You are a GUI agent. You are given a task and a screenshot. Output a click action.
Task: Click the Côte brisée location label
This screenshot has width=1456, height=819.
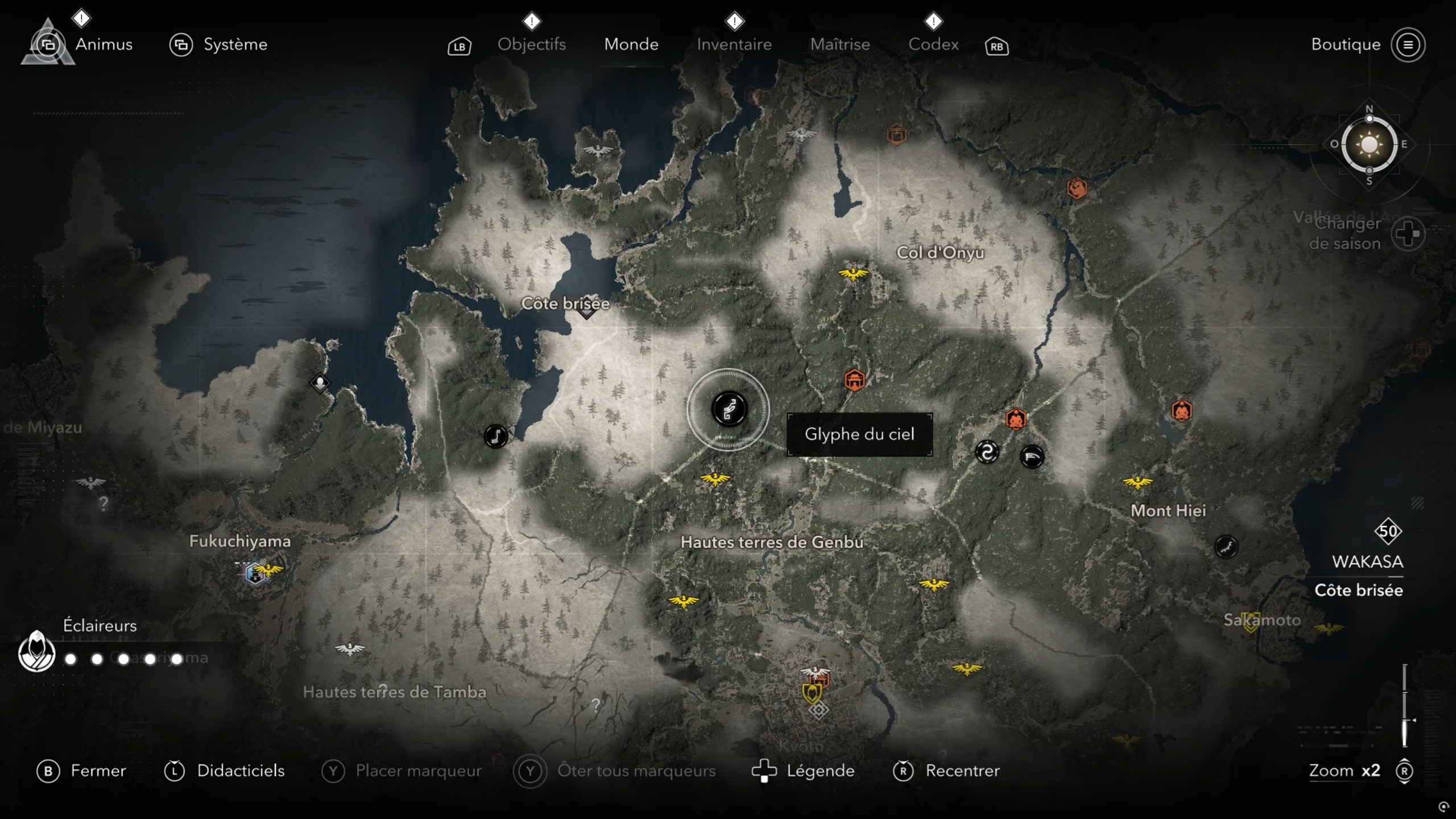pyautogui.click(x=565, y=303)
